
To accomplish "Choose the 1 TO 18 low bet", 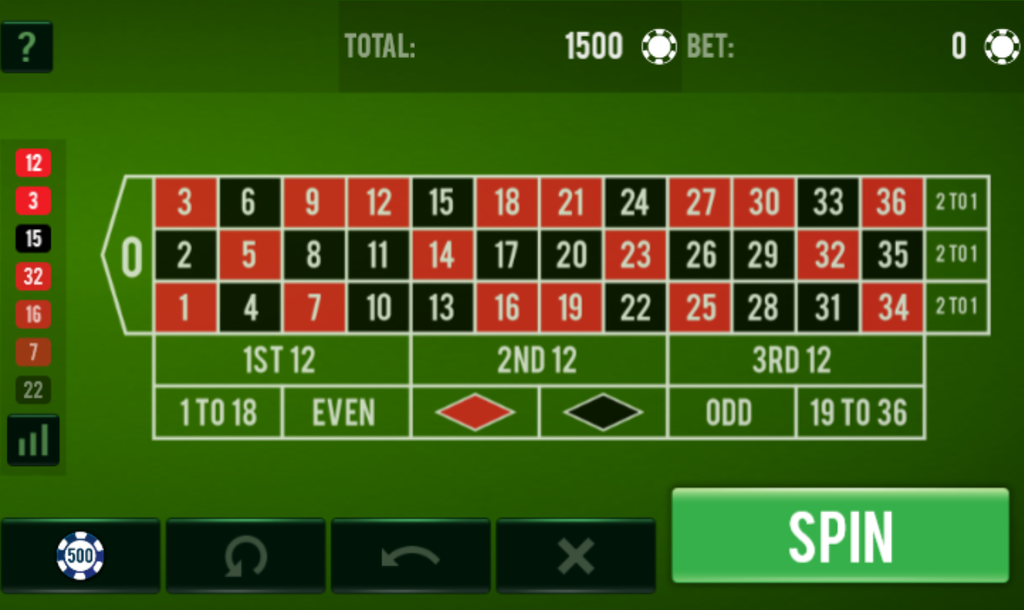I will pyautogui.click(x=218, y=412).
